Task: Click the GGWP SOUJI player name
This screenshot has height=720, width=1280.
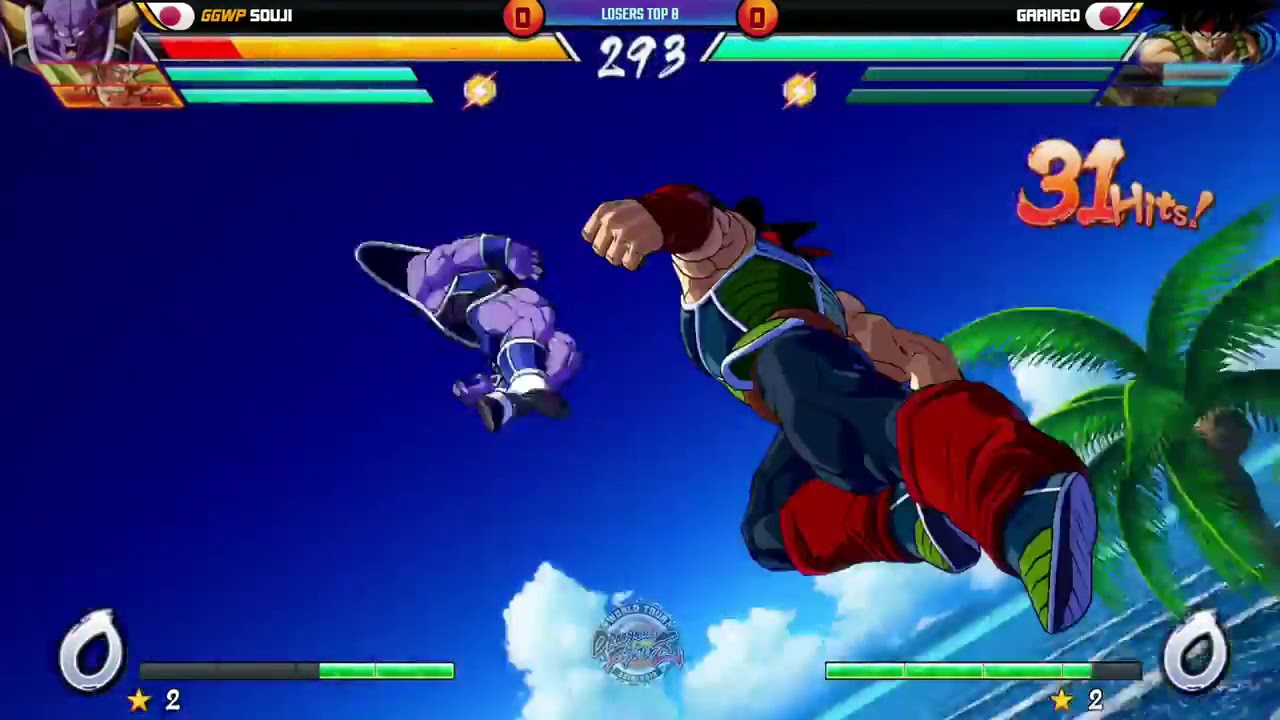Action: click(x=245, y=15)
